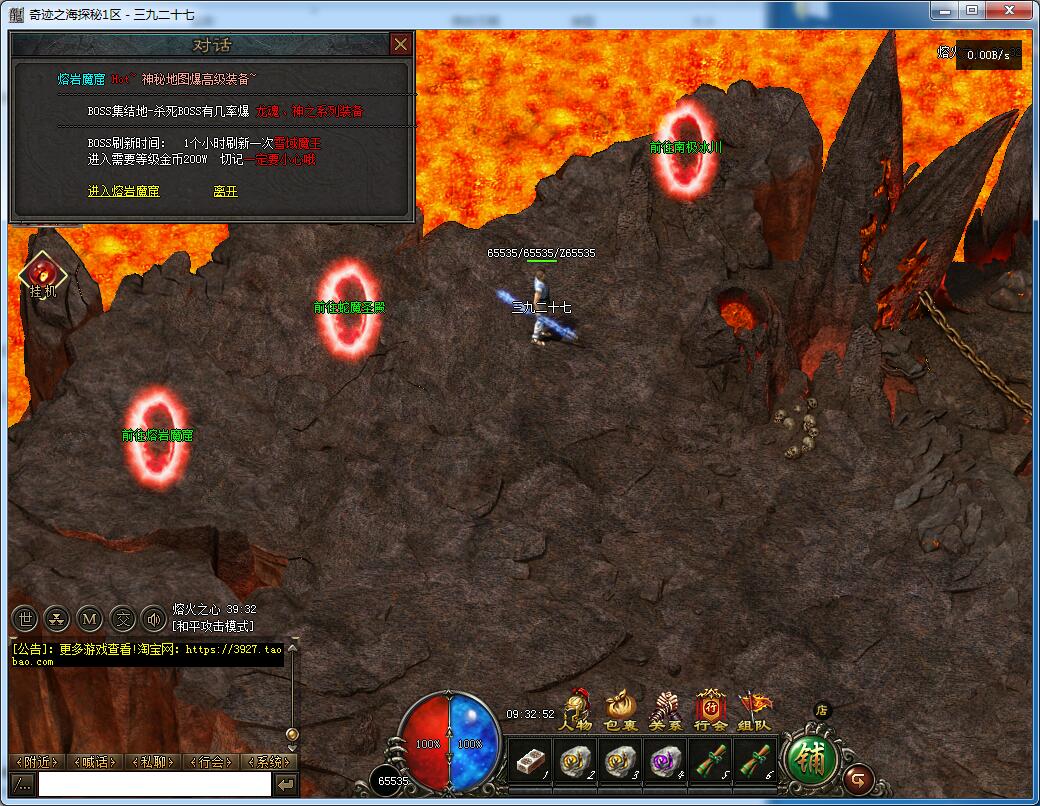Choose the 进入熔岩魔窟 dialogue option
The height and width of the screenshot is (806, 1040).
(x=123, y=191)
